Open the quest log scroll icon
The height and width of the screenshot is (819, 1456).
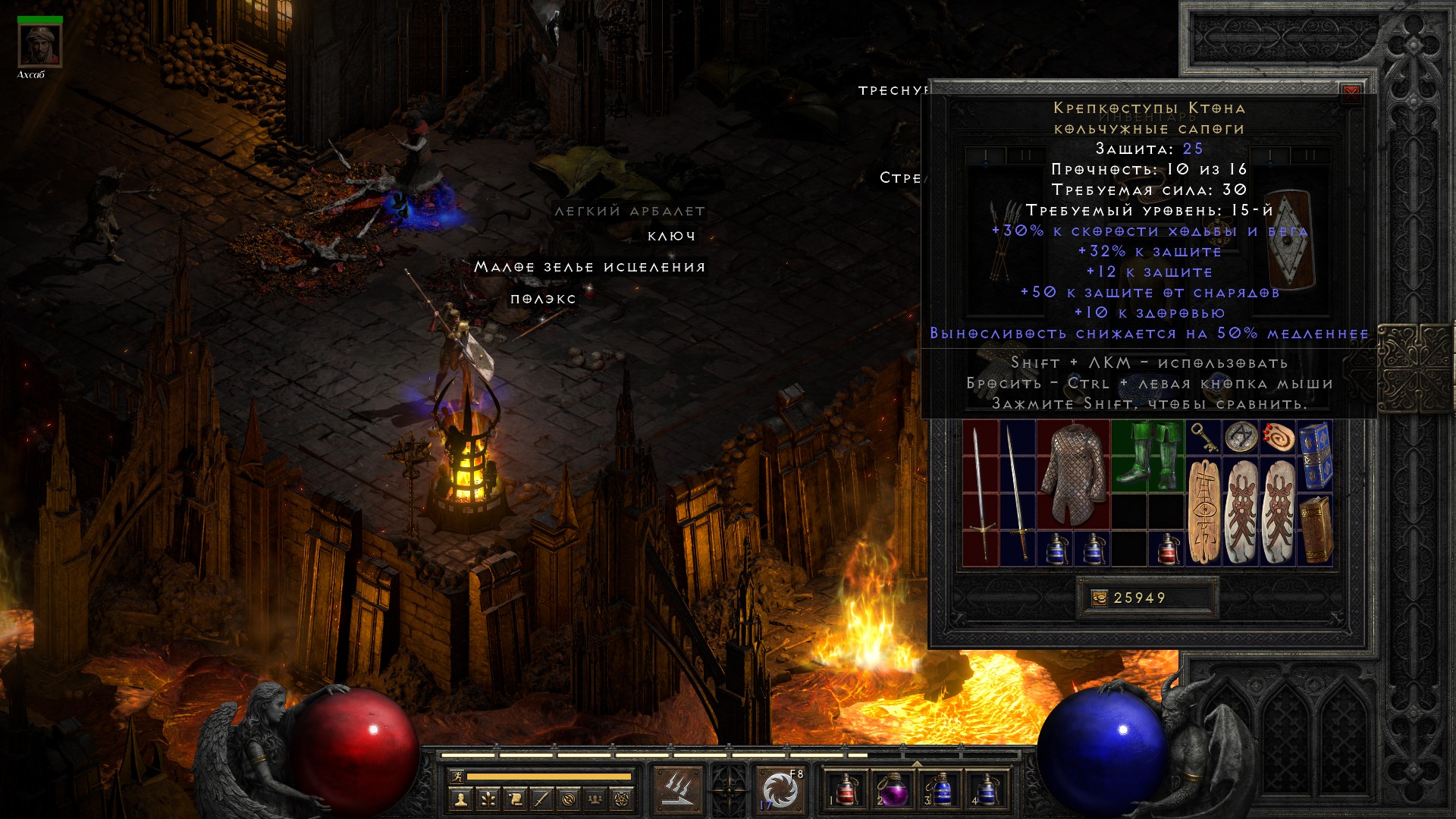click(514, 799)
